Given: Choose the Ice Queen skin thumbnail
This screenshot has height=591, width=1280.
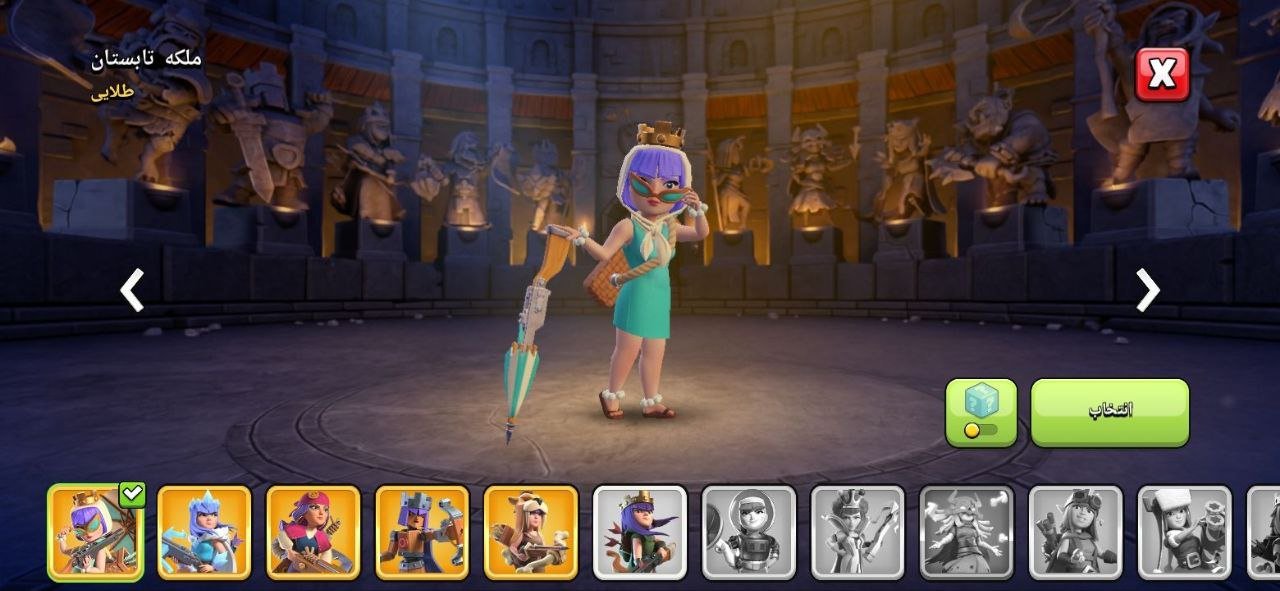Looking at the screenshot, I should click(x=204, y=532).
